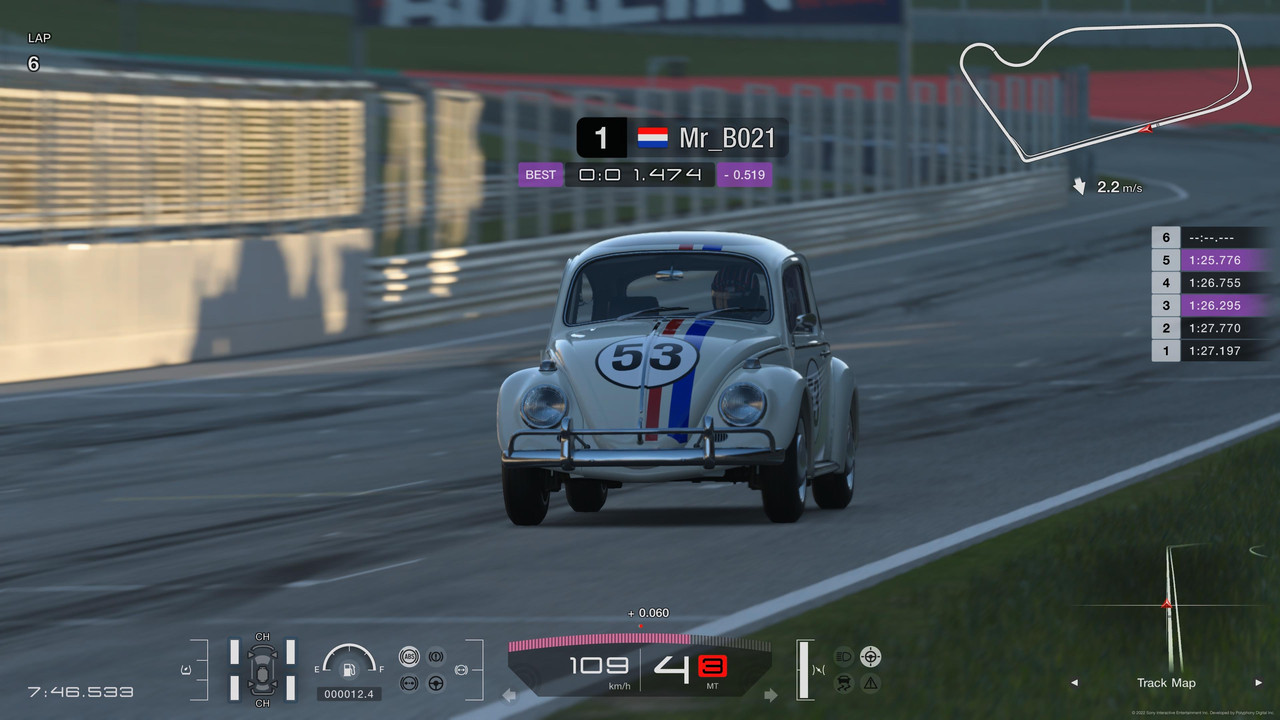Switch Track Map display with right arrow
The height and width of the screenshot is (720, 1280).
tap(1258, 683)
